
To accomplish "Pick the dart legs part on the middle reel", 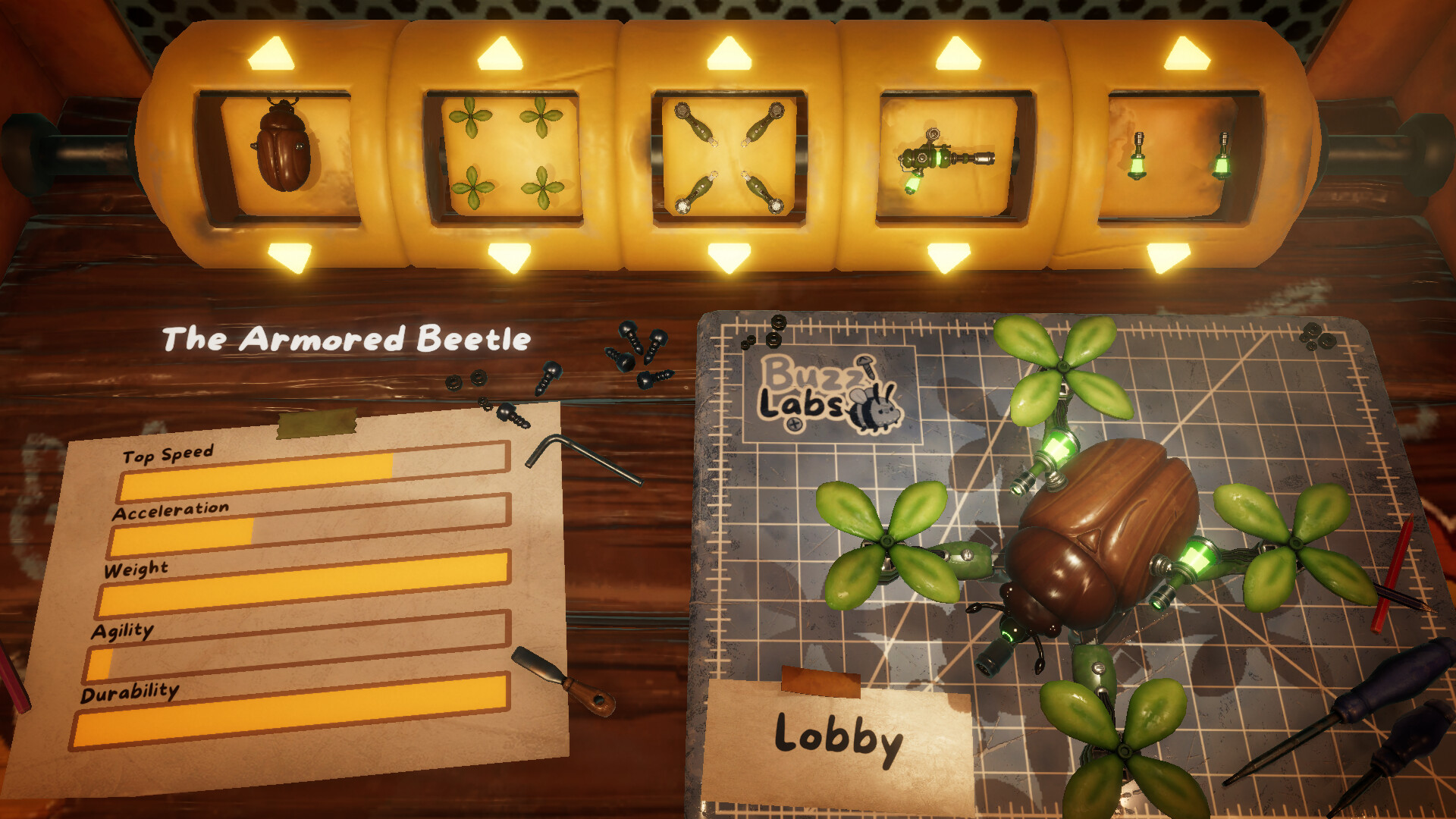I will click(x=728, y=155).
